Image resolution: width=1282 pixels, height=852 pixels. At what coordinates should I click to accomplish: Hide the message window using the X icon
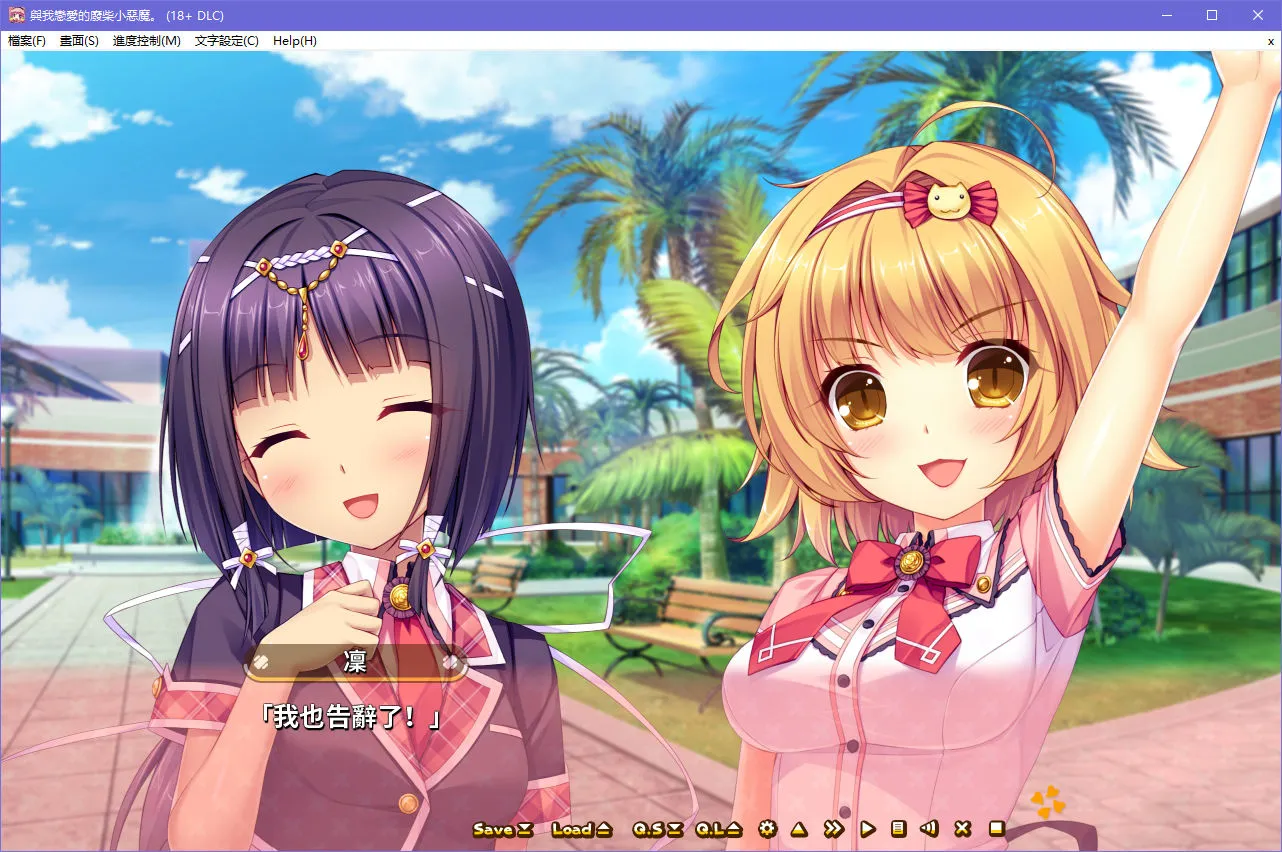tap(961, 829)
